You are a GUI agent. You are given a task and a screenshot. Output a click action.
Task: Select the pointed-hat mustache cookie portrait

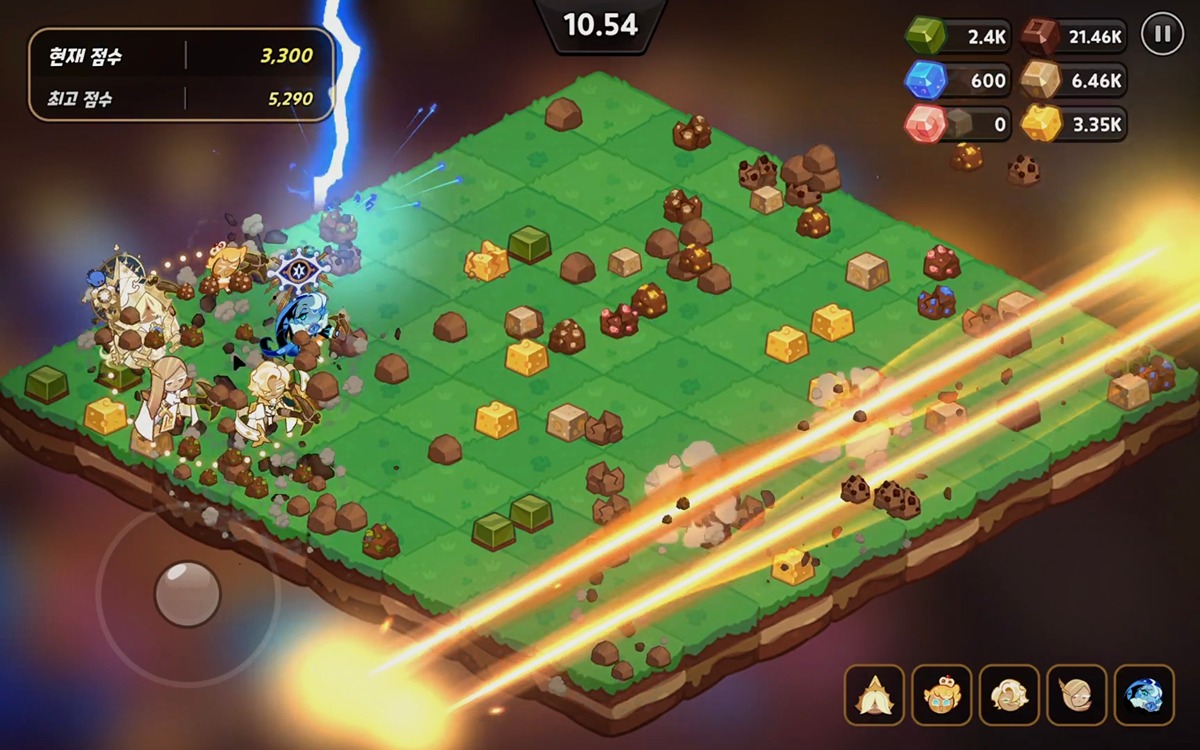pos(874,695)
